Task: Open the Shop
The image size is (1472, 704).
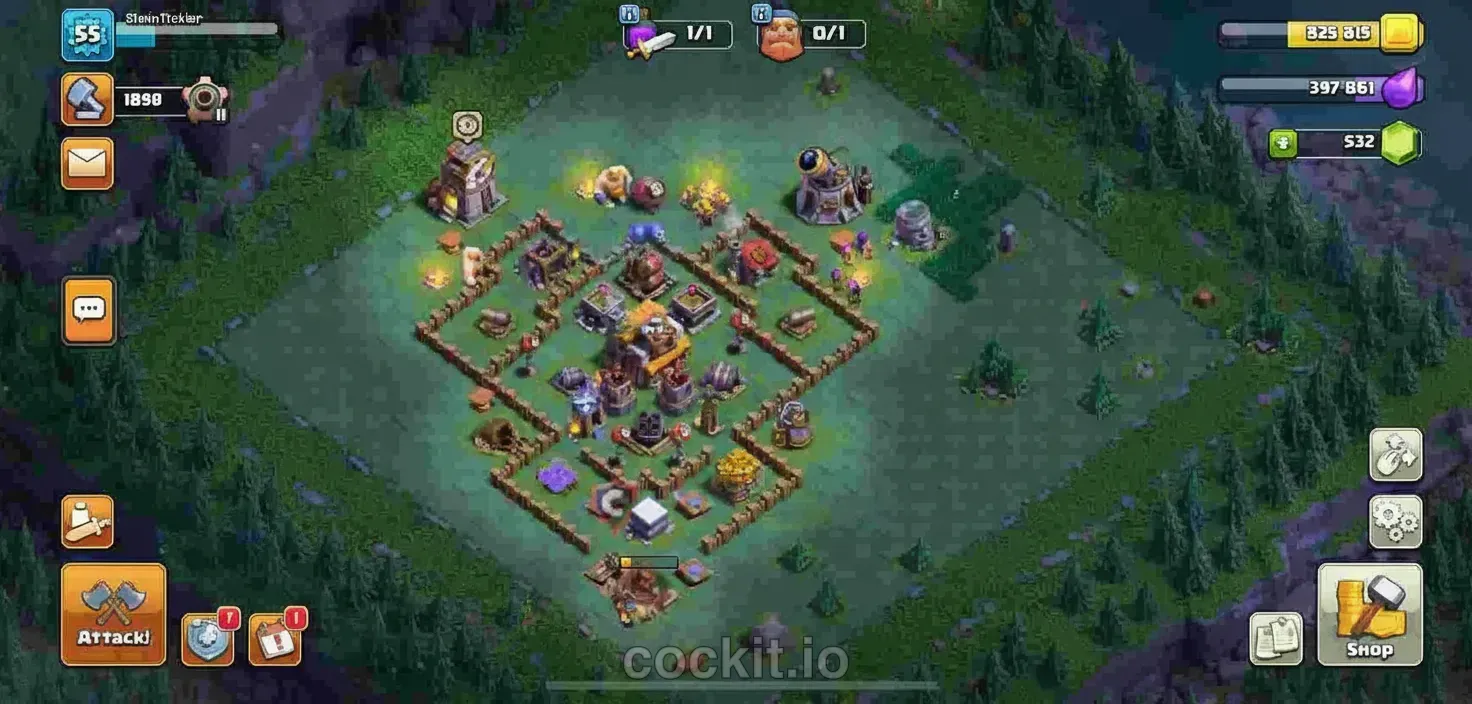Action: click(1369, 614)
